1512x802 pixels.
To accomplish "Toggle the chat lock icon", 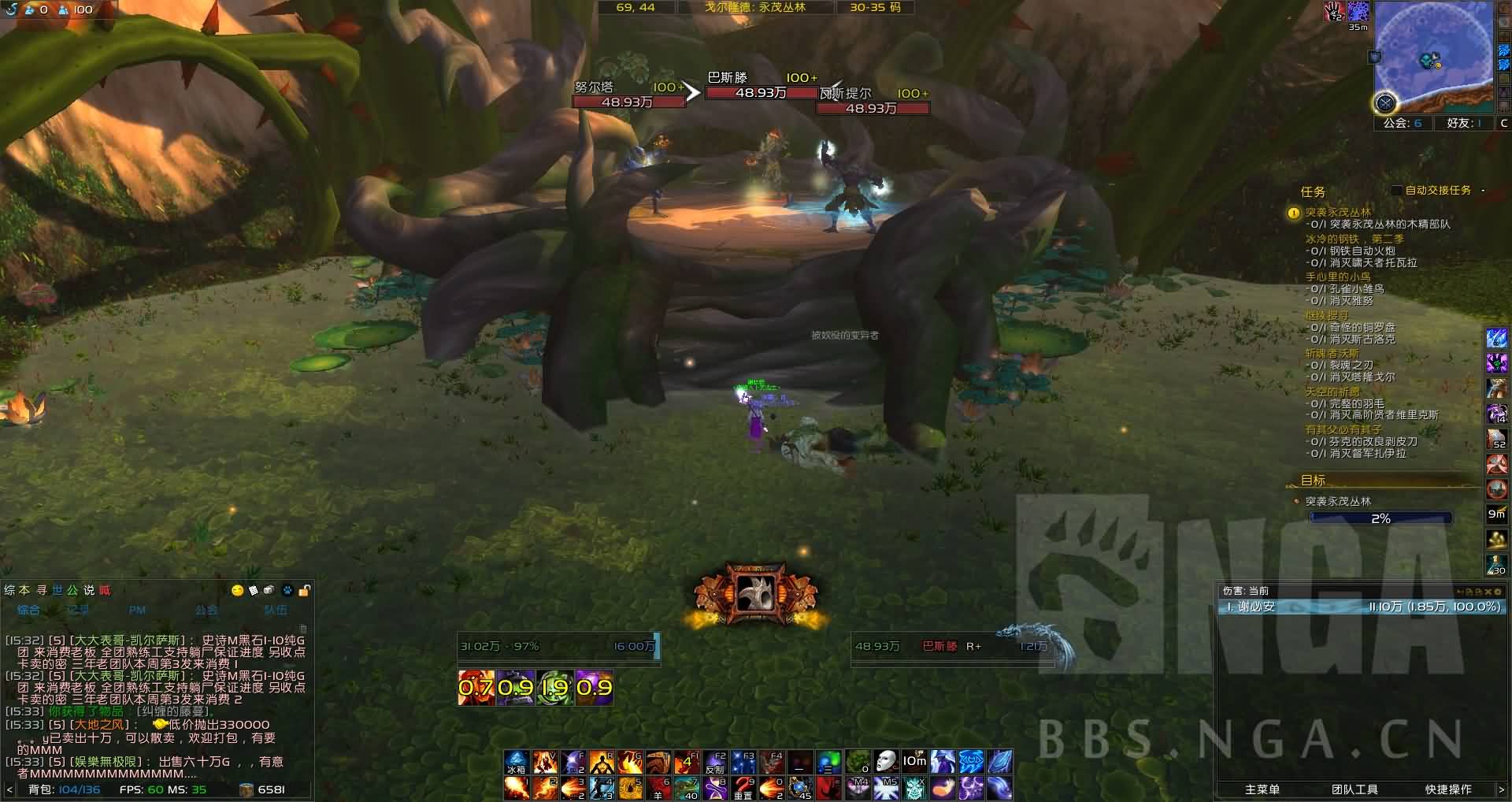I will [x=305, y=590].
